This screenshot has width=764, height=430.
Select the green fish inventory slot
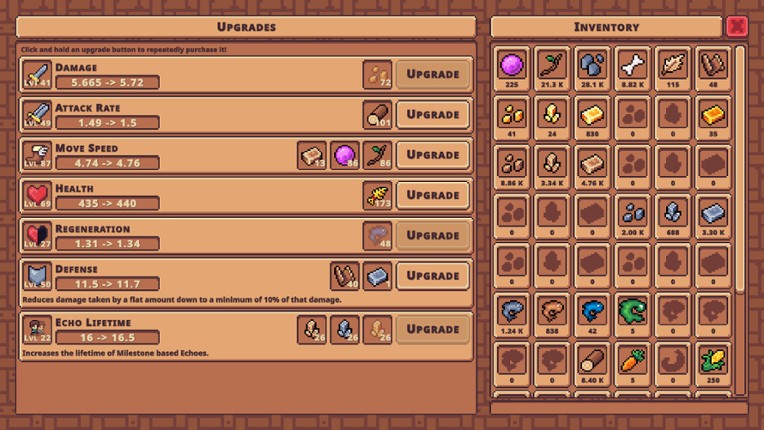coord(632,311)
